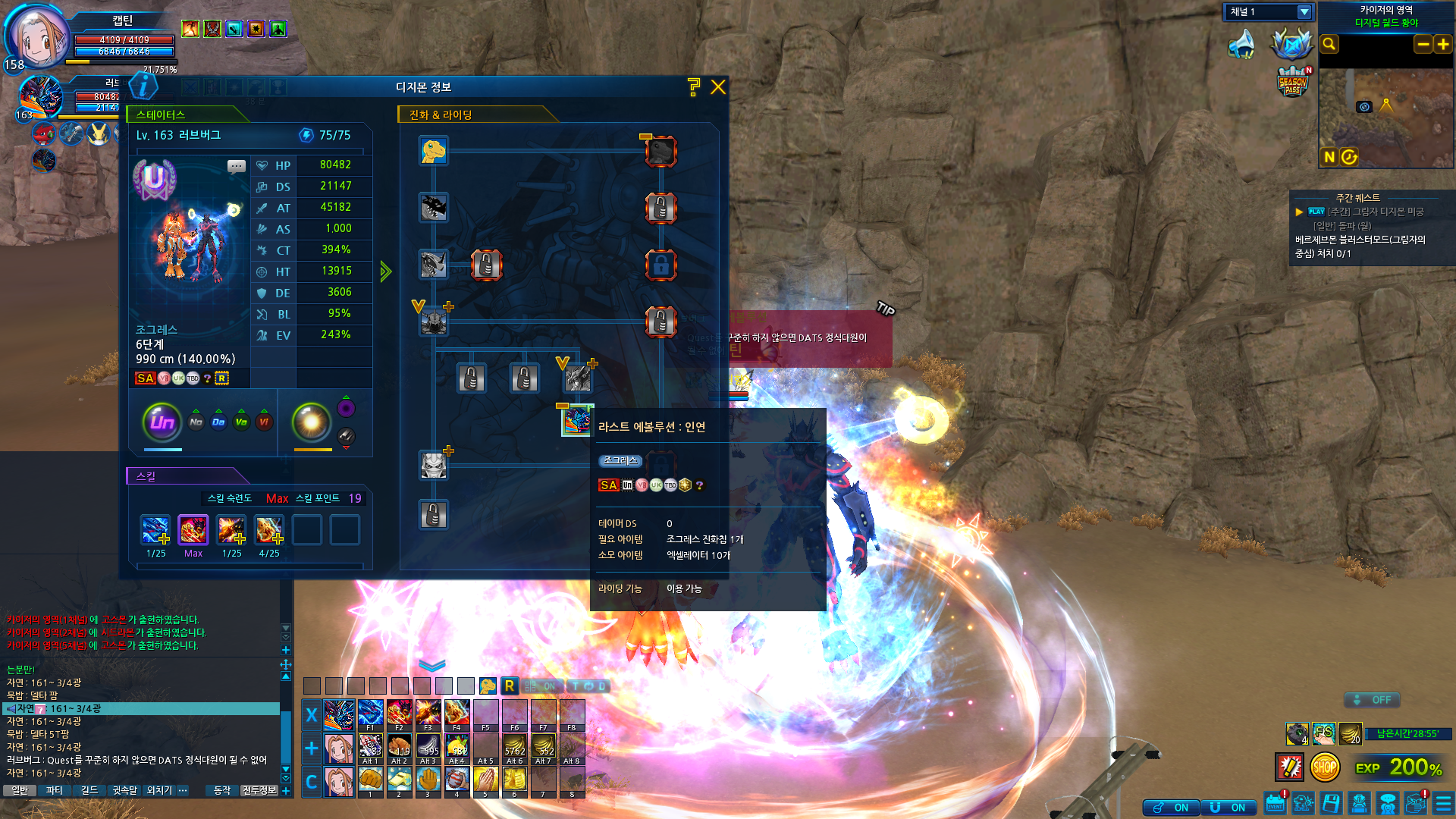Toggle the OFF switch above the timer
The width and height of the screenshot is (1456, 819).
(1373, 700)
